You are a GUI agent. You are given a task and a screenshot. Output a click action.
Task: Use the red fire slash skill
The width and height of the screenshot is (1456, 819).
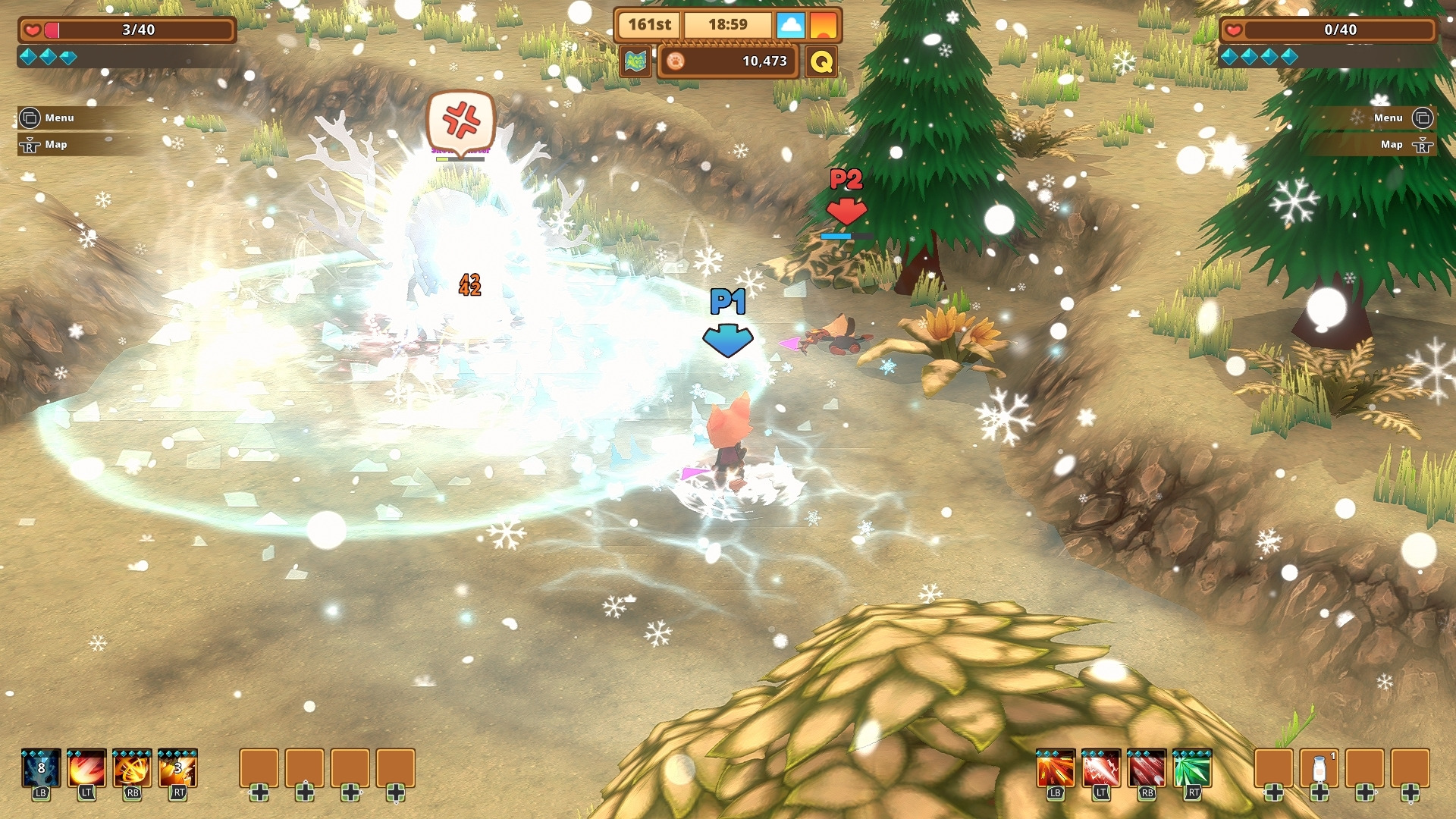point(86,770)
